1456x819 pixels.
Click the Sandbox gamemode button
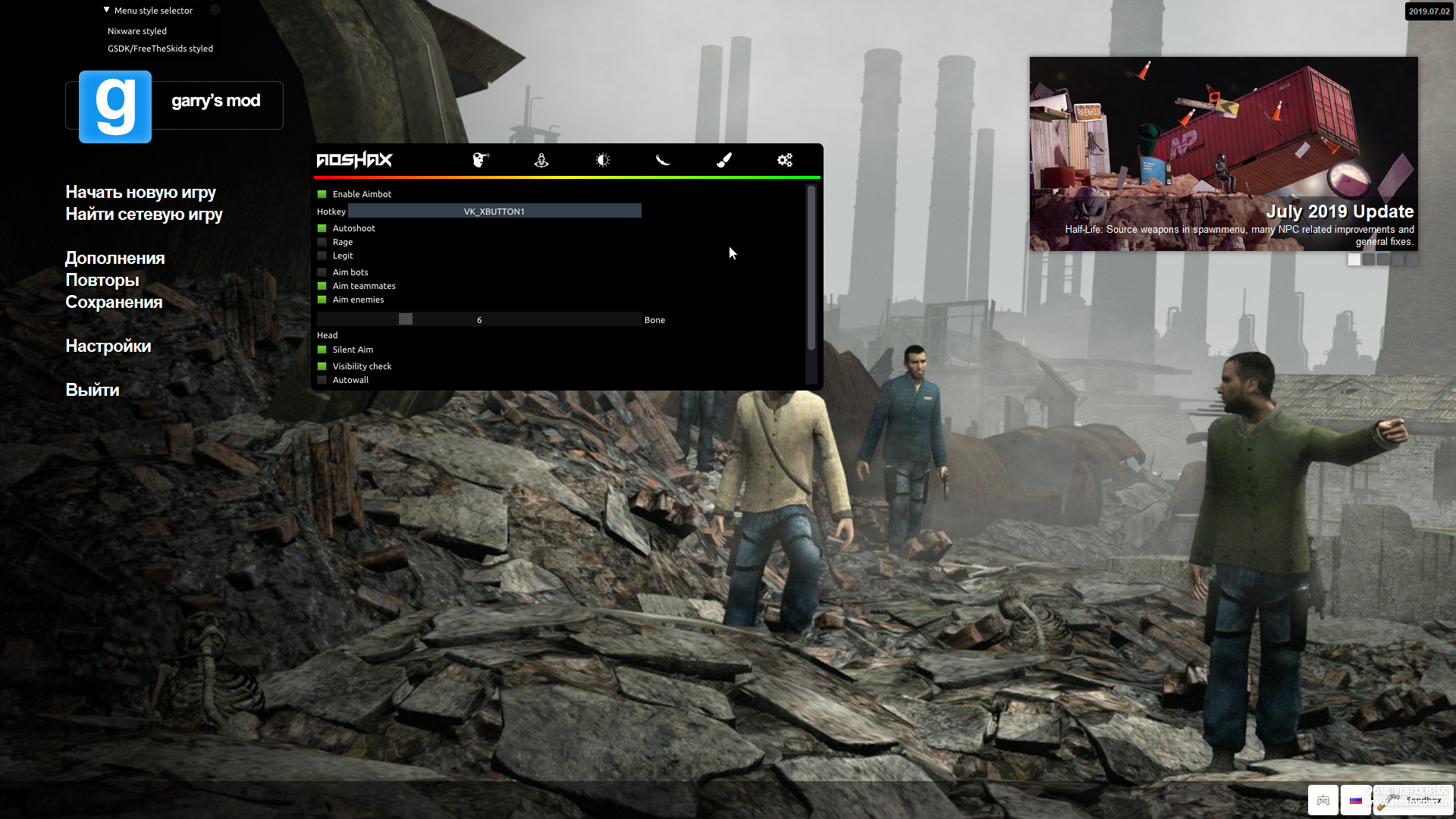pyautogui.click(x=1414, y=800)
